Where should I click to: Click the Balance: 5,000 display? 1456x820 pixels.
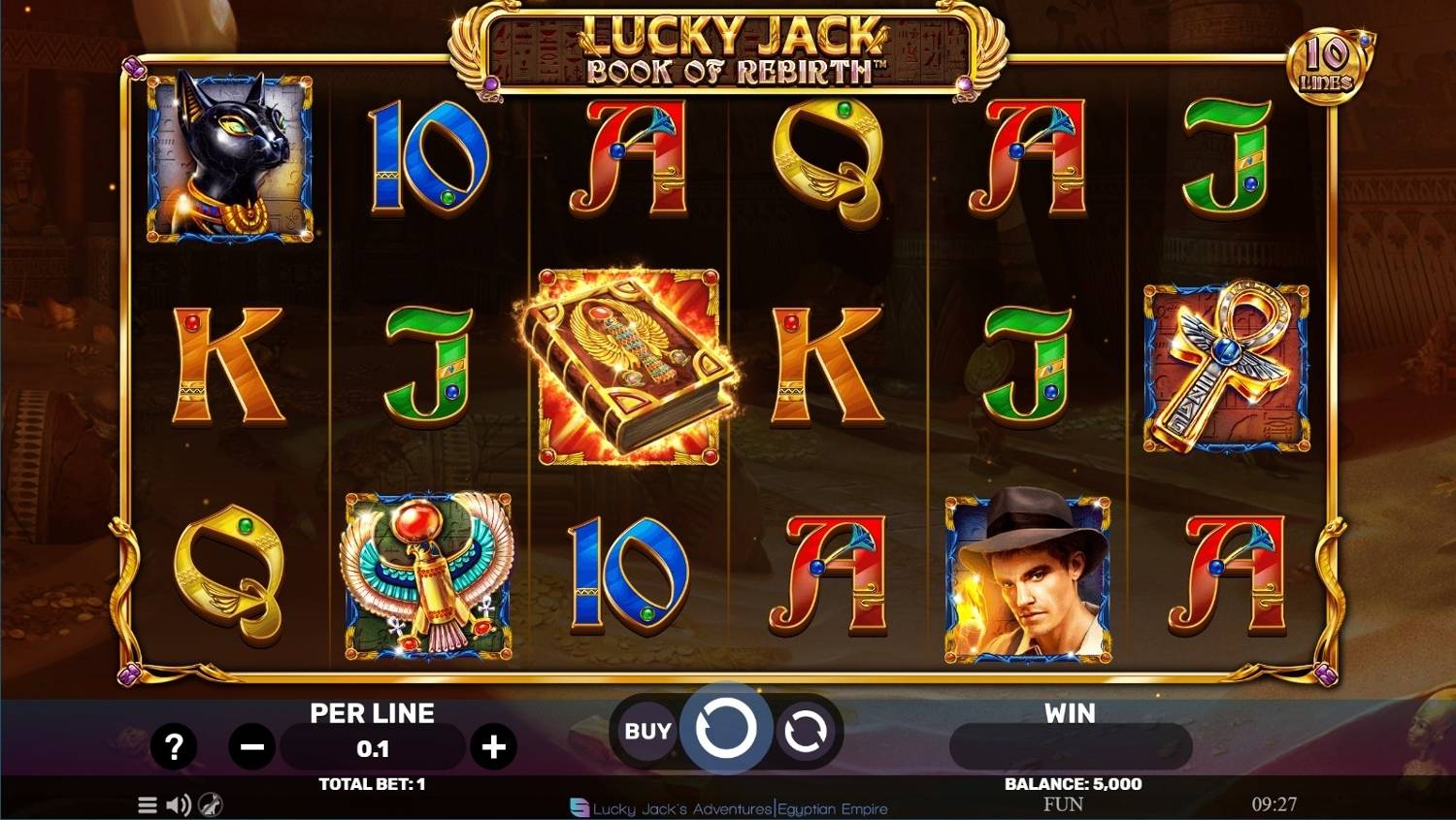(1071, 784)
